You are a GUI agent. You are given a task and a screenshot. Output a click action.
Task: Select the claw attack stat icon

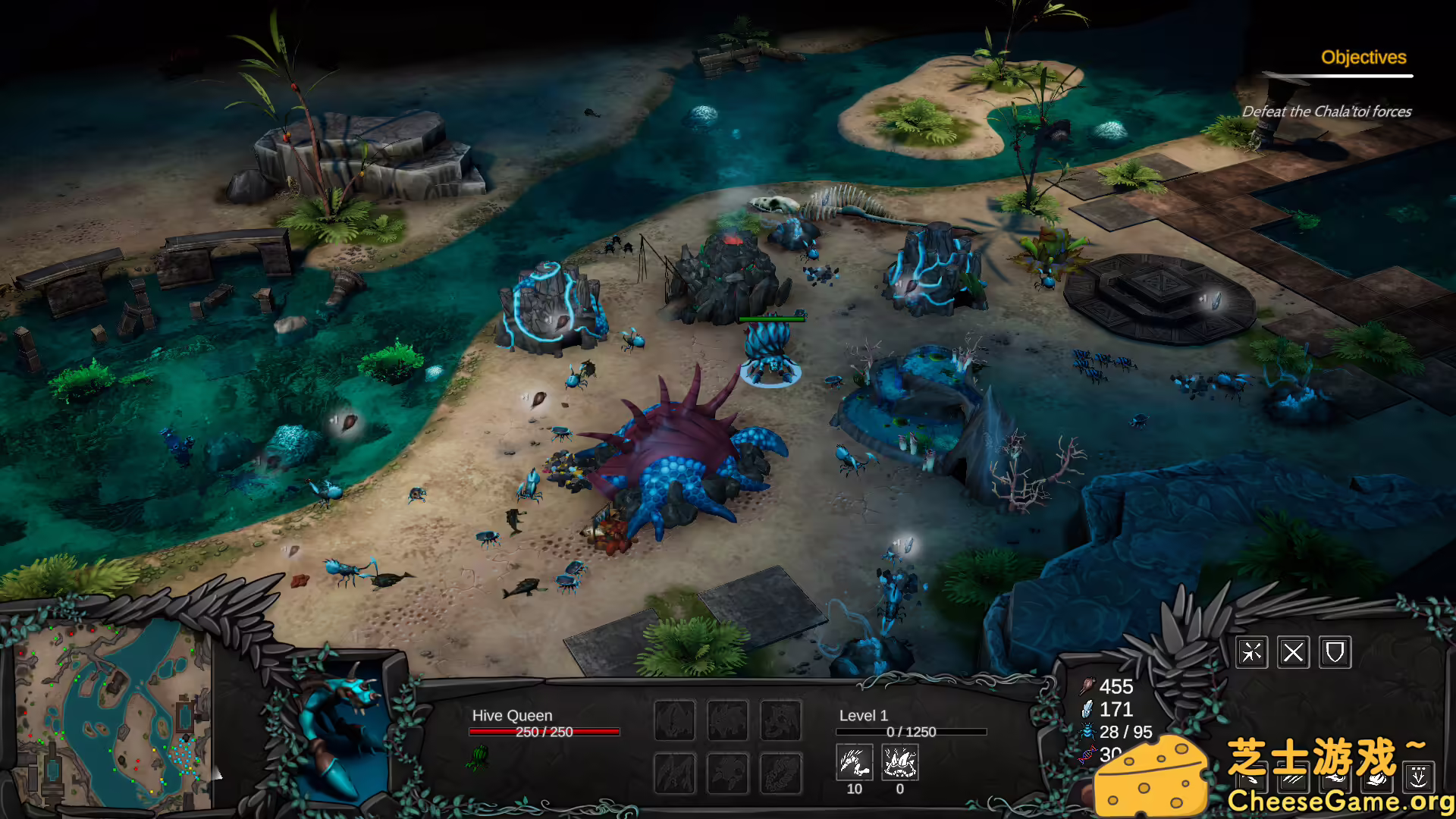pyautogui.click(x=854, y=762)
